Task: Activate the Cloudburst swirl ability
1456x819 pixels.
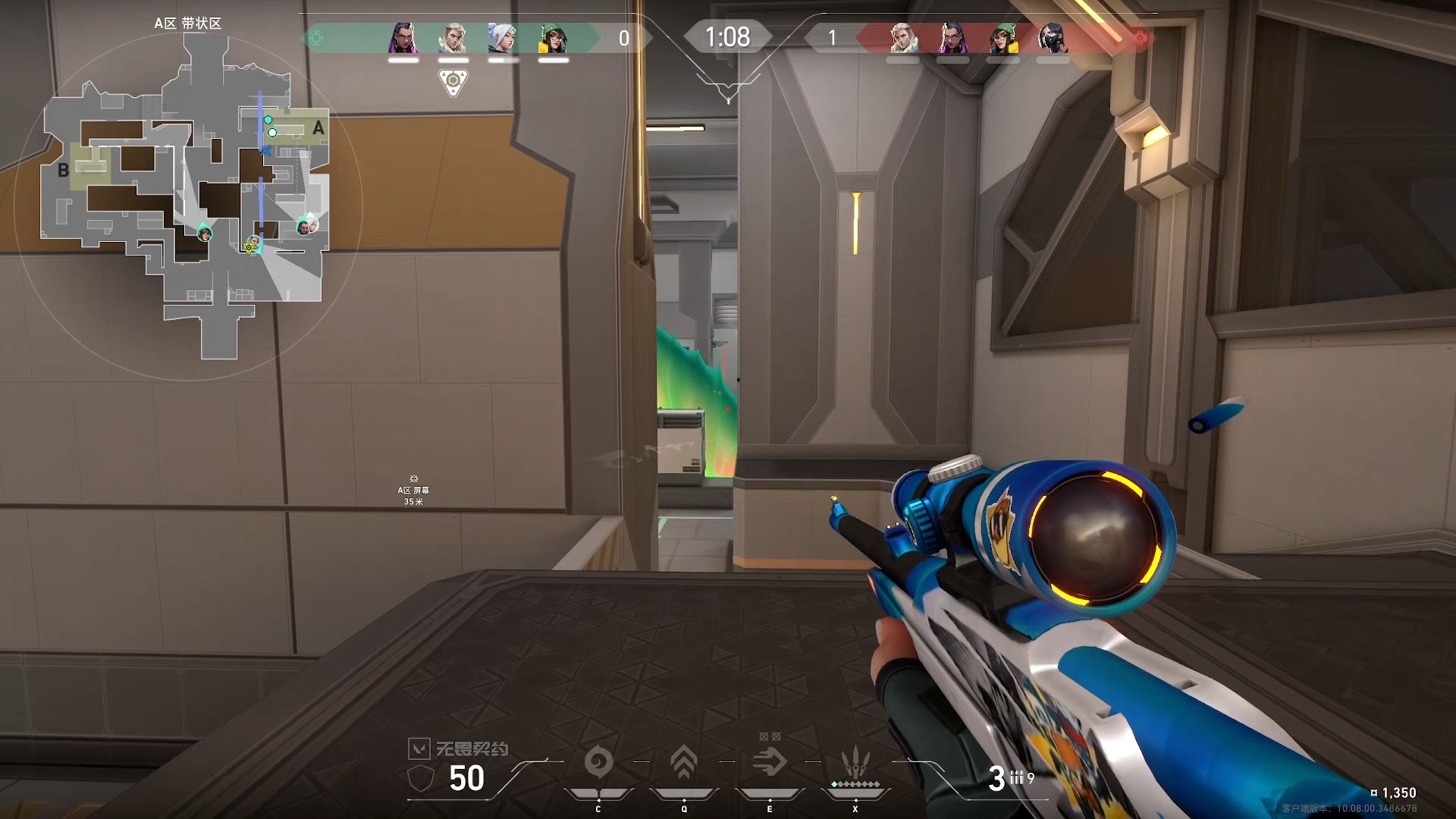Action: [x=598, y=762]
